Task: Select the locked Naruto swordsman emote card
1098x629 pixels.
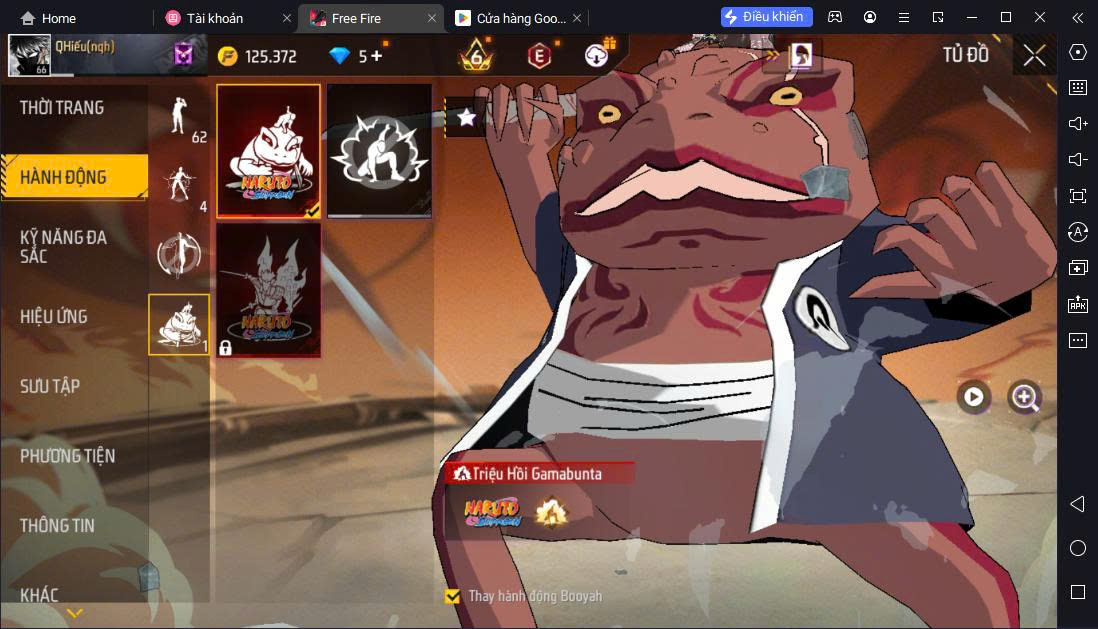Action: click(268, 290)
